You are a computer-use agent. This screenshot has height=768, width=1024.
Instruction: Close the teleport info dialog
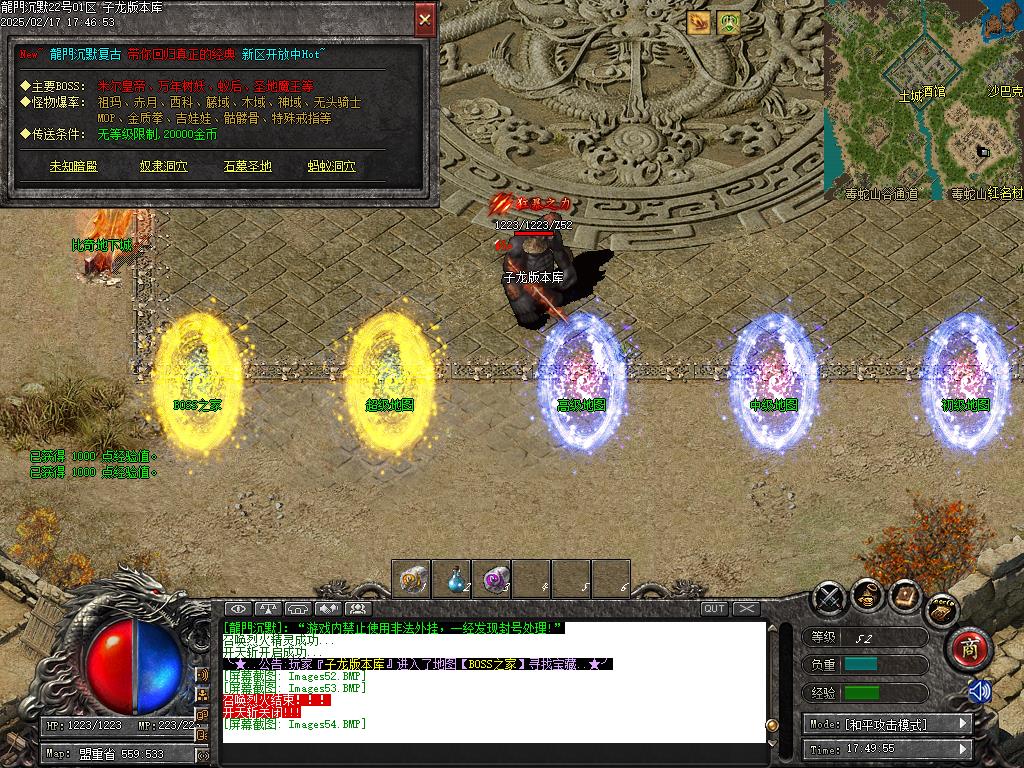pos(425,19)
